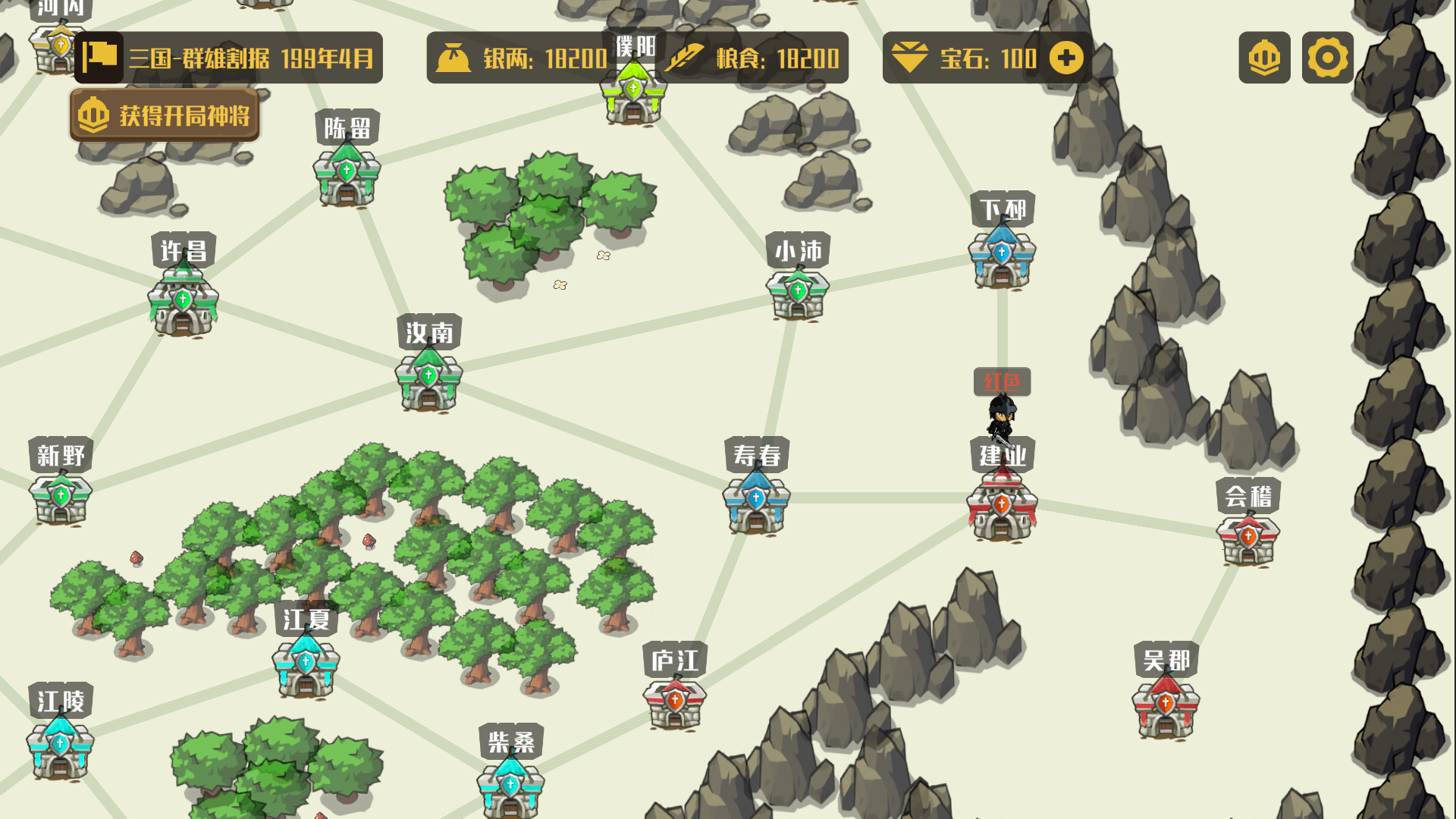Open the helmet generals menu
This screenshot has height=819, width=1456.
(1264, 58)
